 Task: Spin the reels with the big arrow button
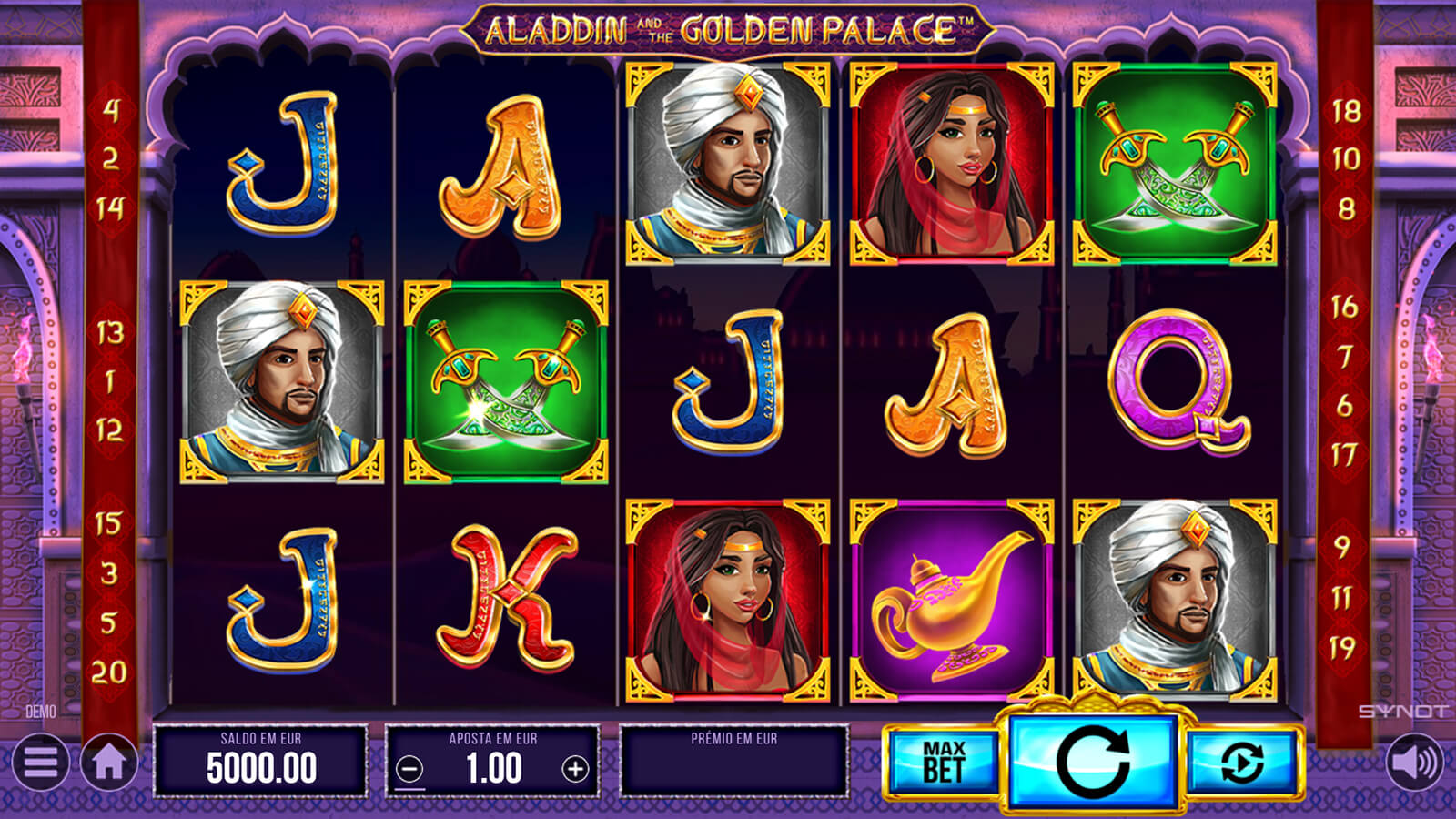pos(1093,761)
